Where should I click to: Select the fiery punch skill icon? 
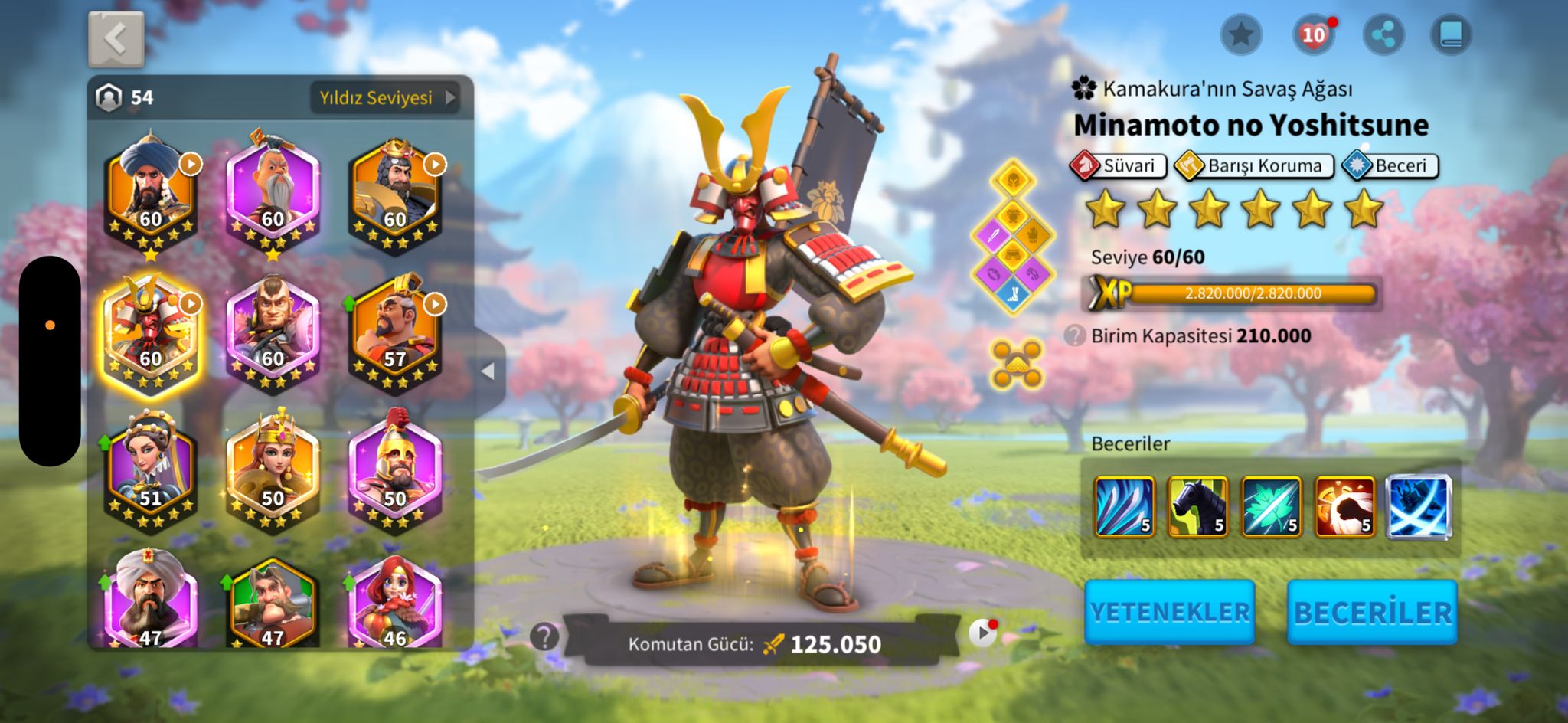(1344, 506)
